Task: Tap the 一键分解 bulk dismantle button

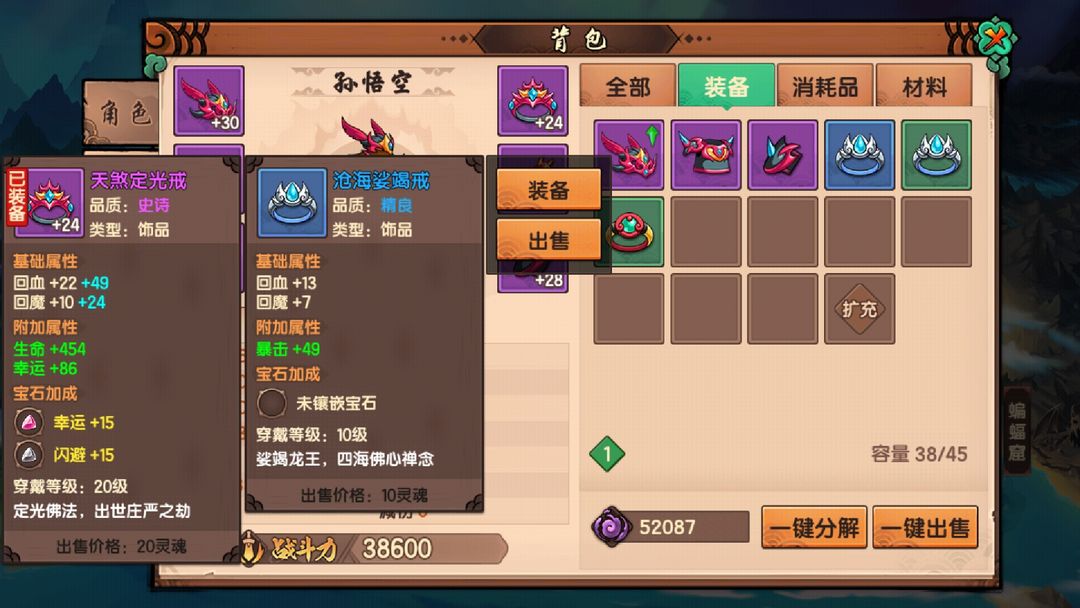Action: [x=814, y=527]
